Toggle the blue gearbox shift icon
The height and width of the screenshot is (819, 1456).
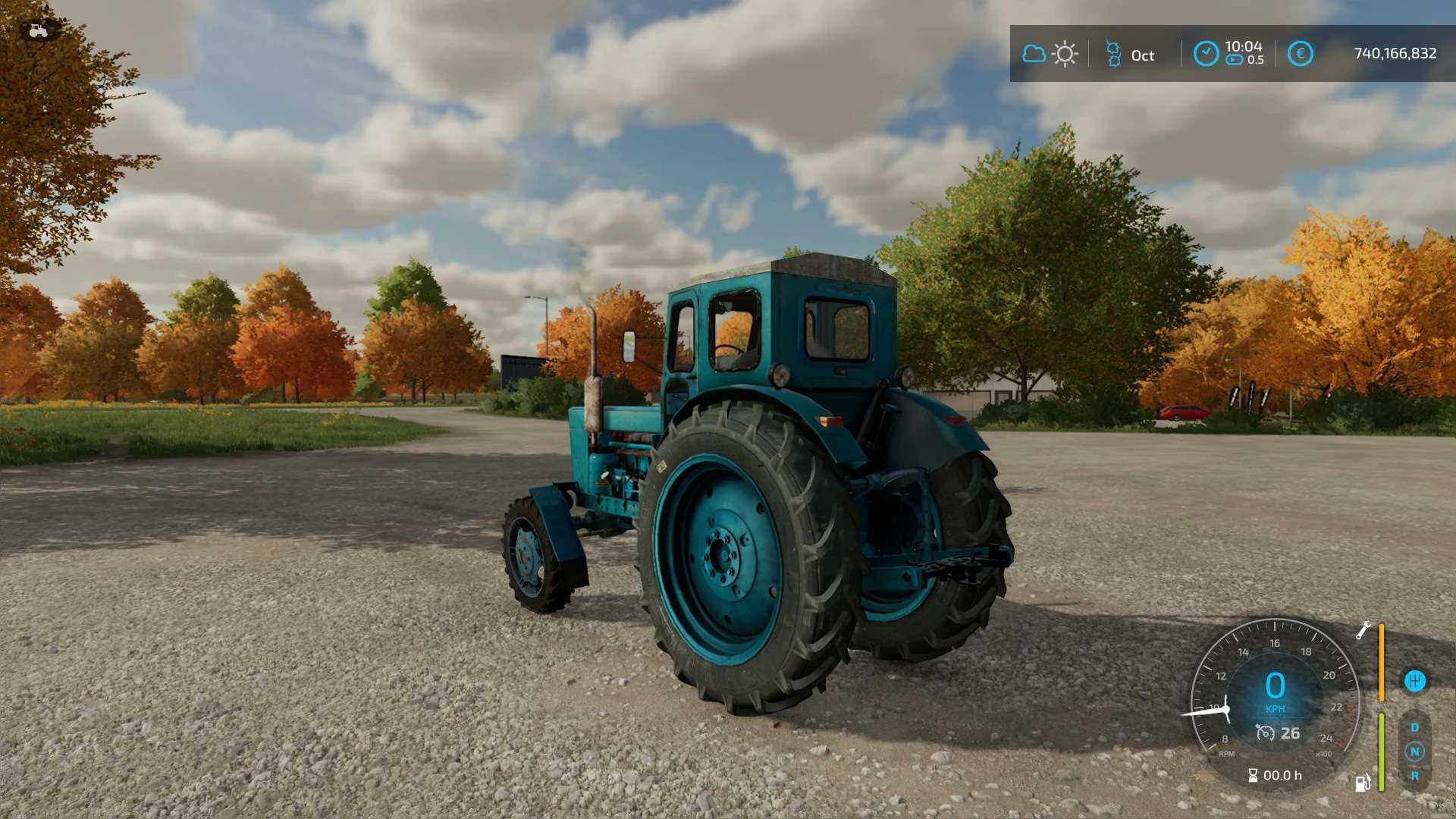(1414, 681)
